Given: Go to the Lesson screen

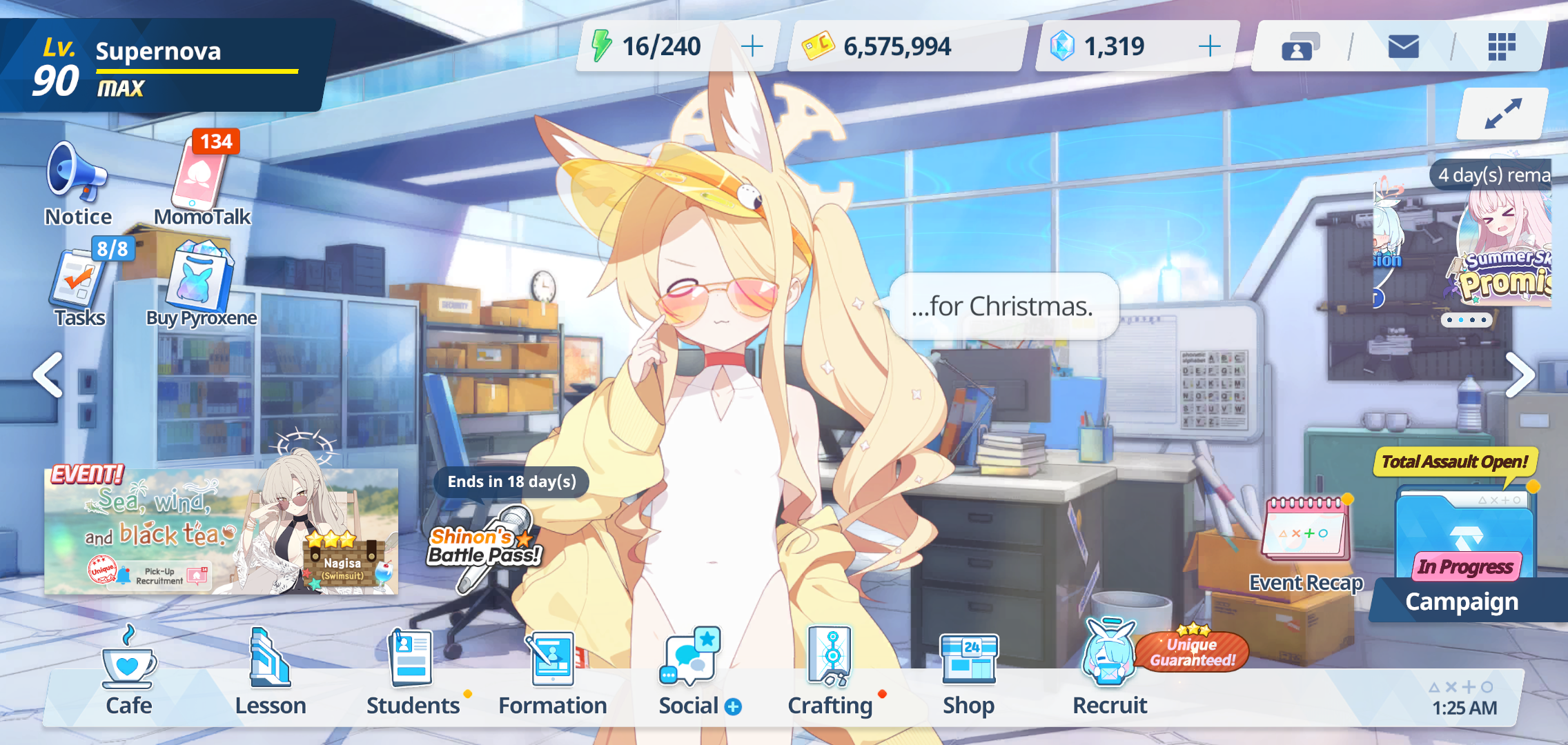Looking at the screenshot, I should 271,673.
